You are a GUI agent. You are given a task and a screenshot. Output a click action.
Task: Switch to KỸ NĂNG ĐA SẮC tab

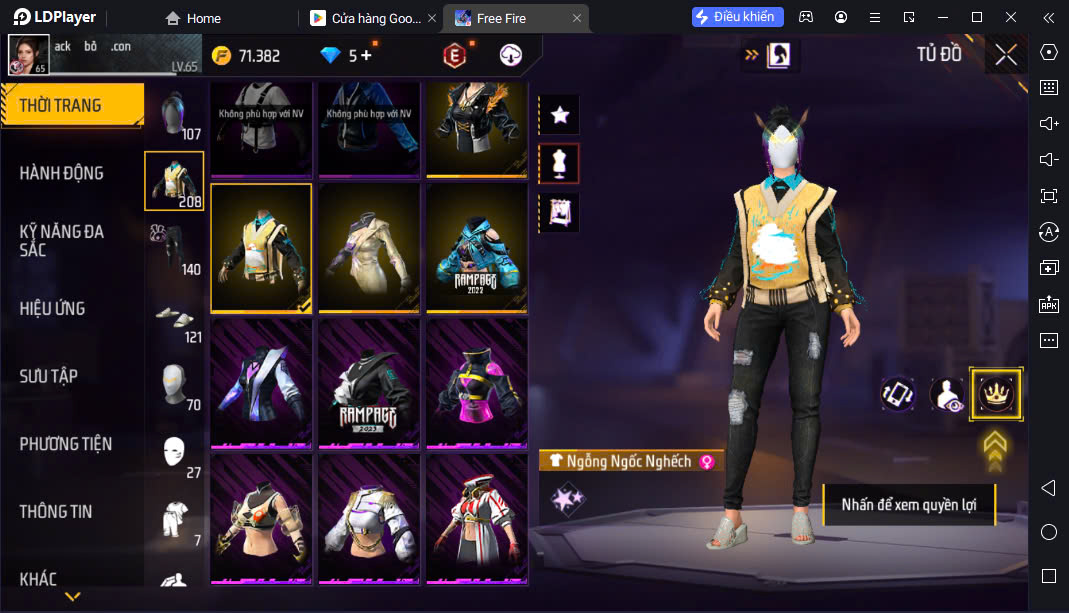62,240
